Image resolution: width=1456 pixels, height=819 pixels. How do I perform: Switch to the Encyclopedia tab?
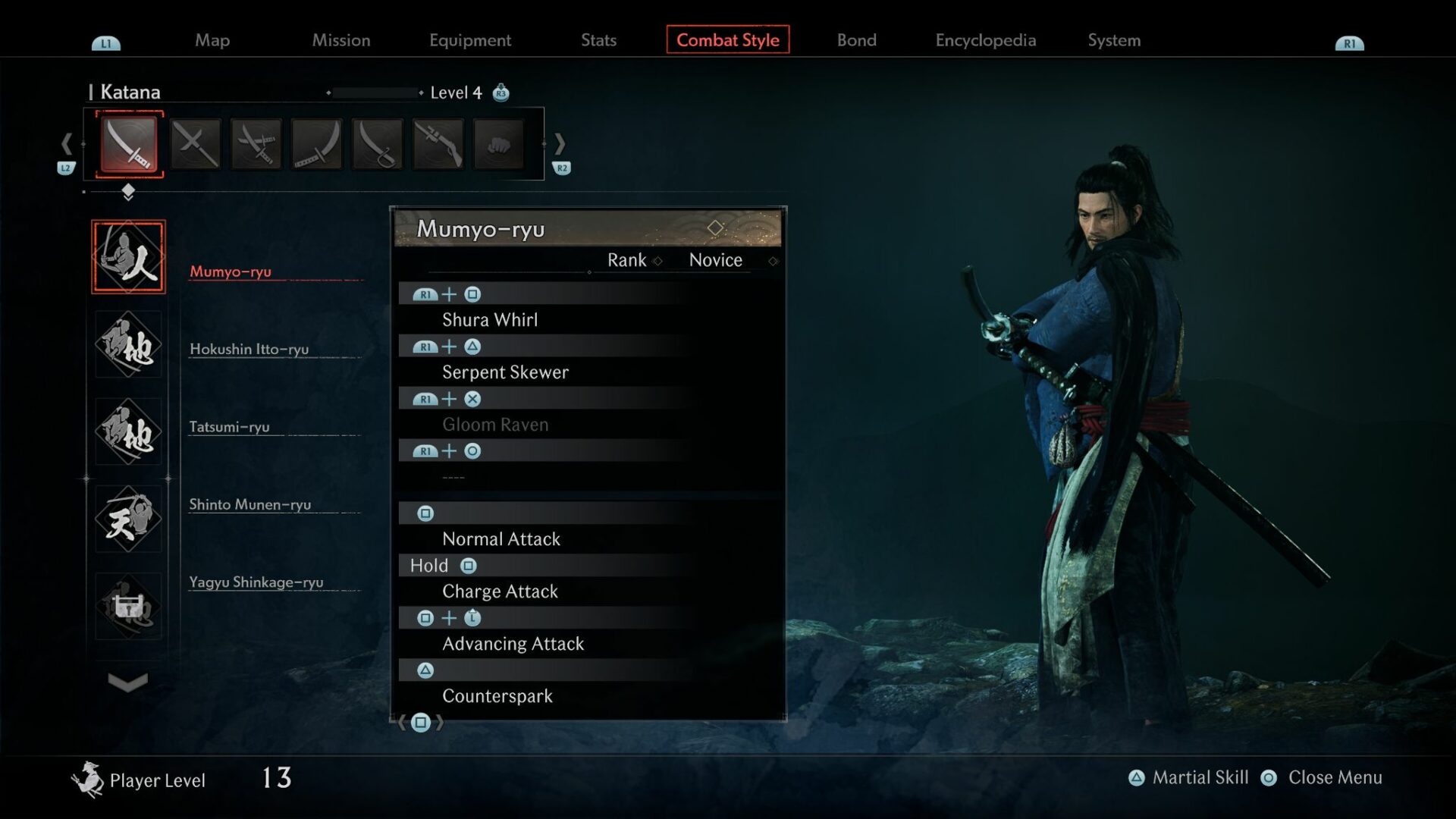(x=985, y=40)
